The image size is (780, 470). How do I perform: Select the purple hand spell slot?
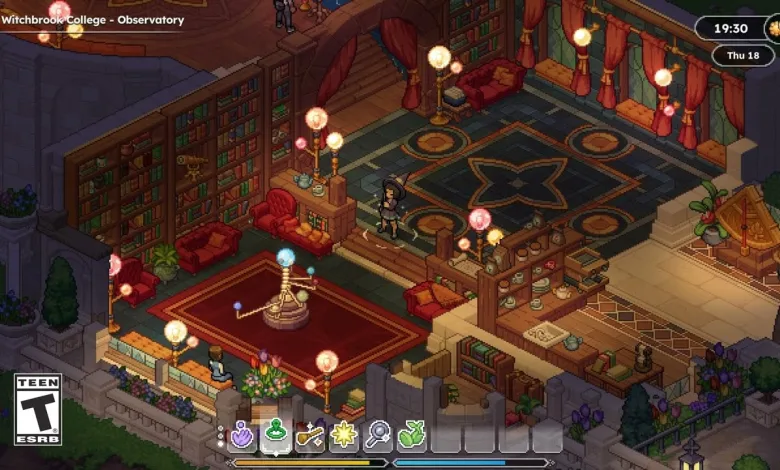point(243,436)
